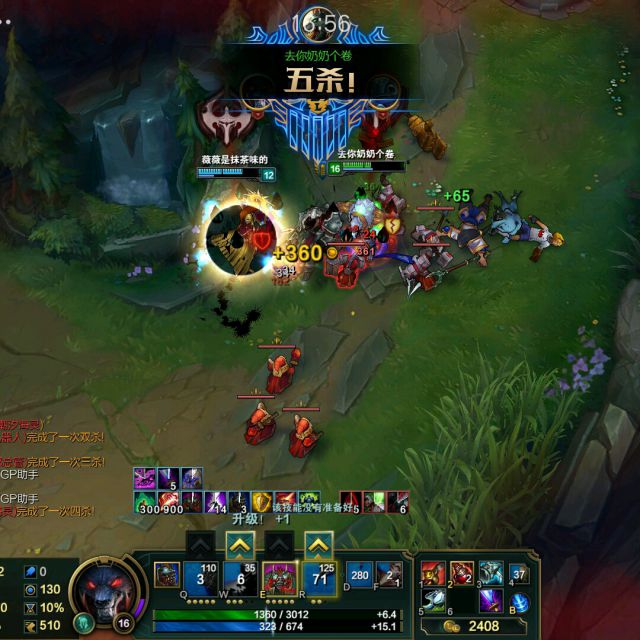Image resolution: width=640 pixels, height=640 pixels.
Task: Select the purple item in the bottom row
Action: click(x=489, y=600)
